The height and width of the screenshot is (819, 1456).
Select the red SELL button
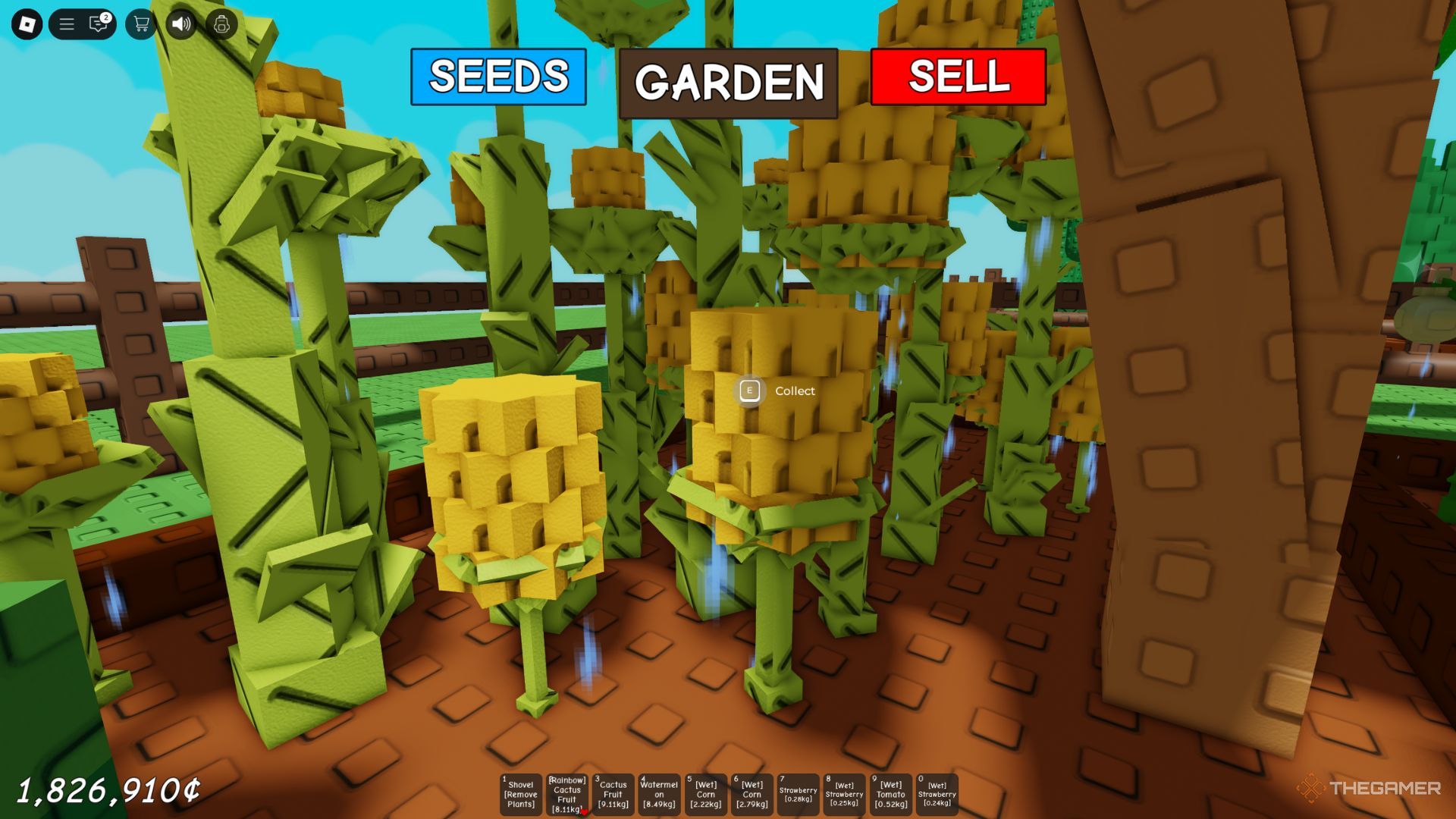click(959, 77)
